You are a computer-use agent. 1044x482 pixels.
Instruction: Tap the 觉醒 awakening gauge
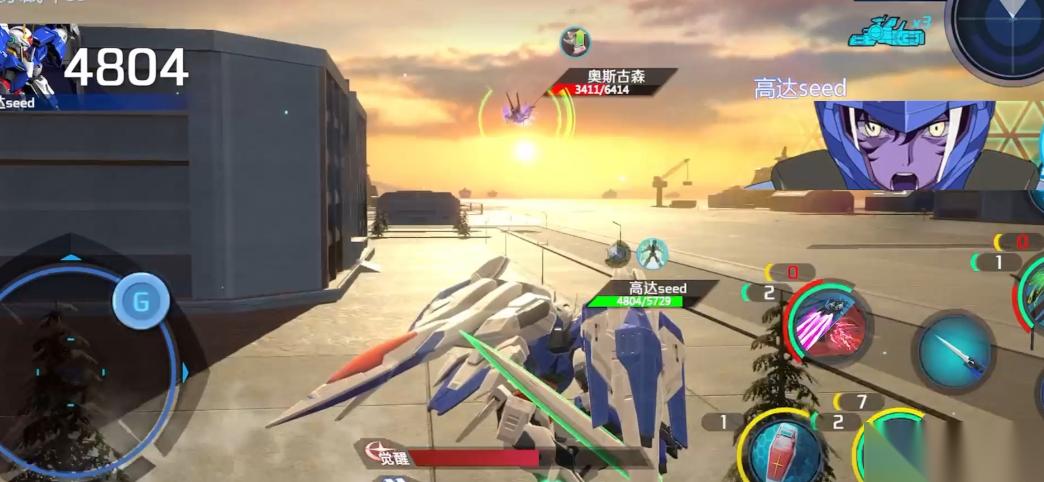pyautogui.click(x=470, y=458)
